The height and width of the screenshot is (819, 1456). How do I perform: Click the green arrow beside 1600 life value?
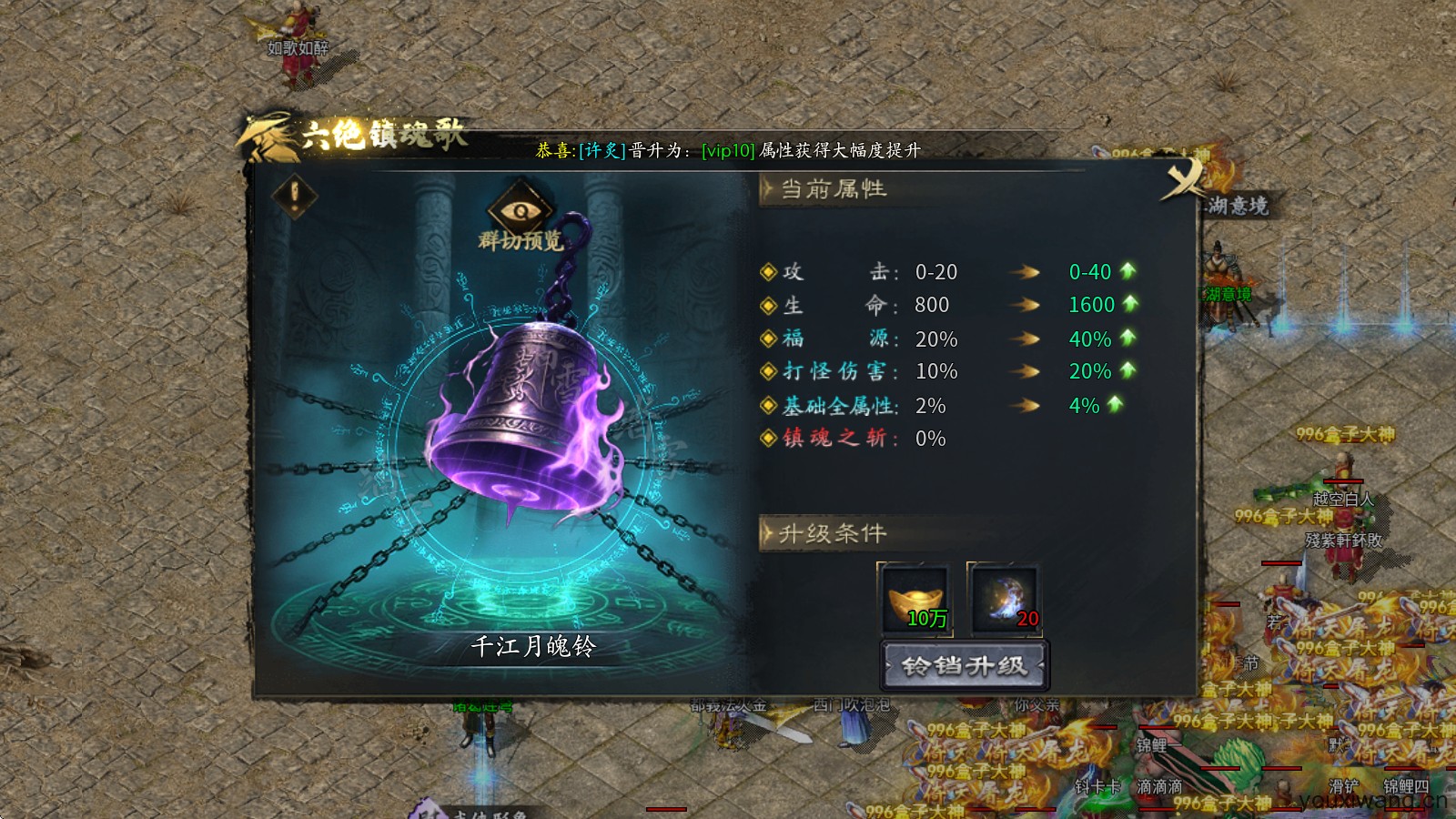point(1128,305)
